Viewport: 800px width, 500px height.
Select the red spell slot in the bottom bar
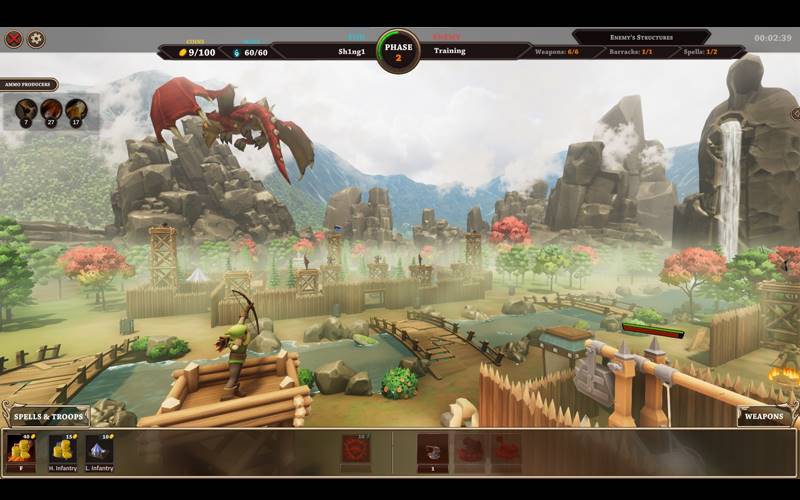[355, 450]
